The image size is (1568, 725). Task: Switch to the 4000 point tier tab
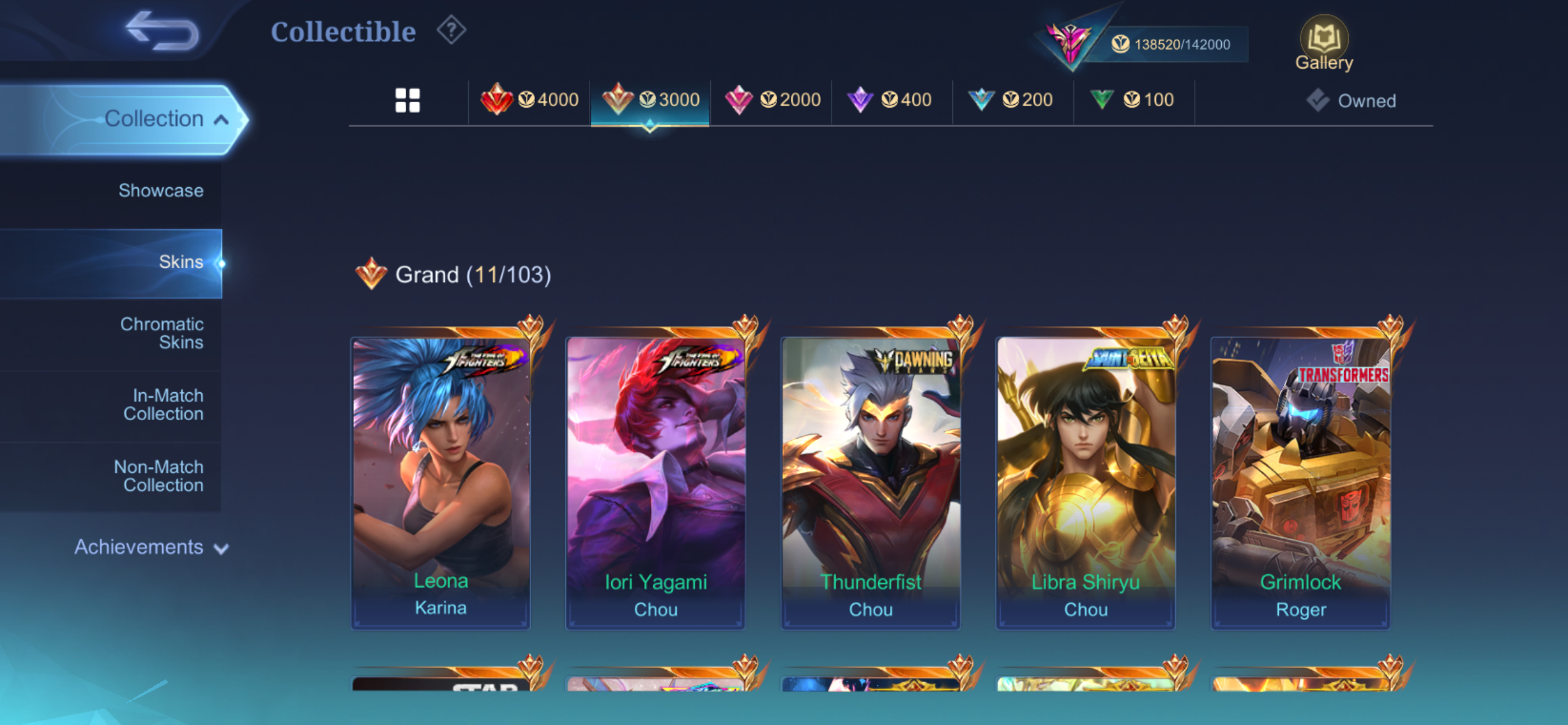529,100
